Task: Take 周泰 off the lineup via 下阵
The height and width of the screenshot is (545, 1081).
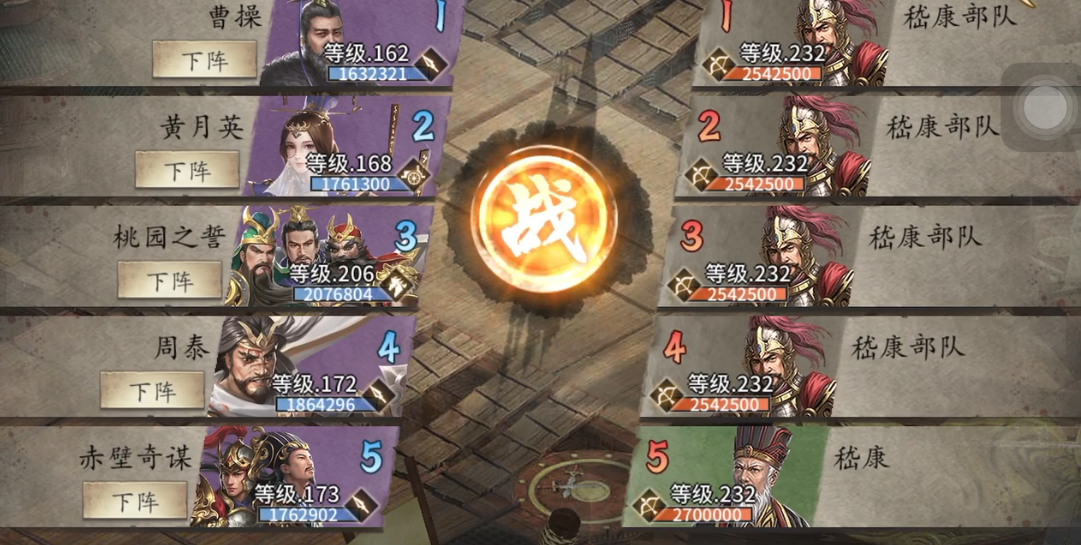Action: (x=152, y=390)
